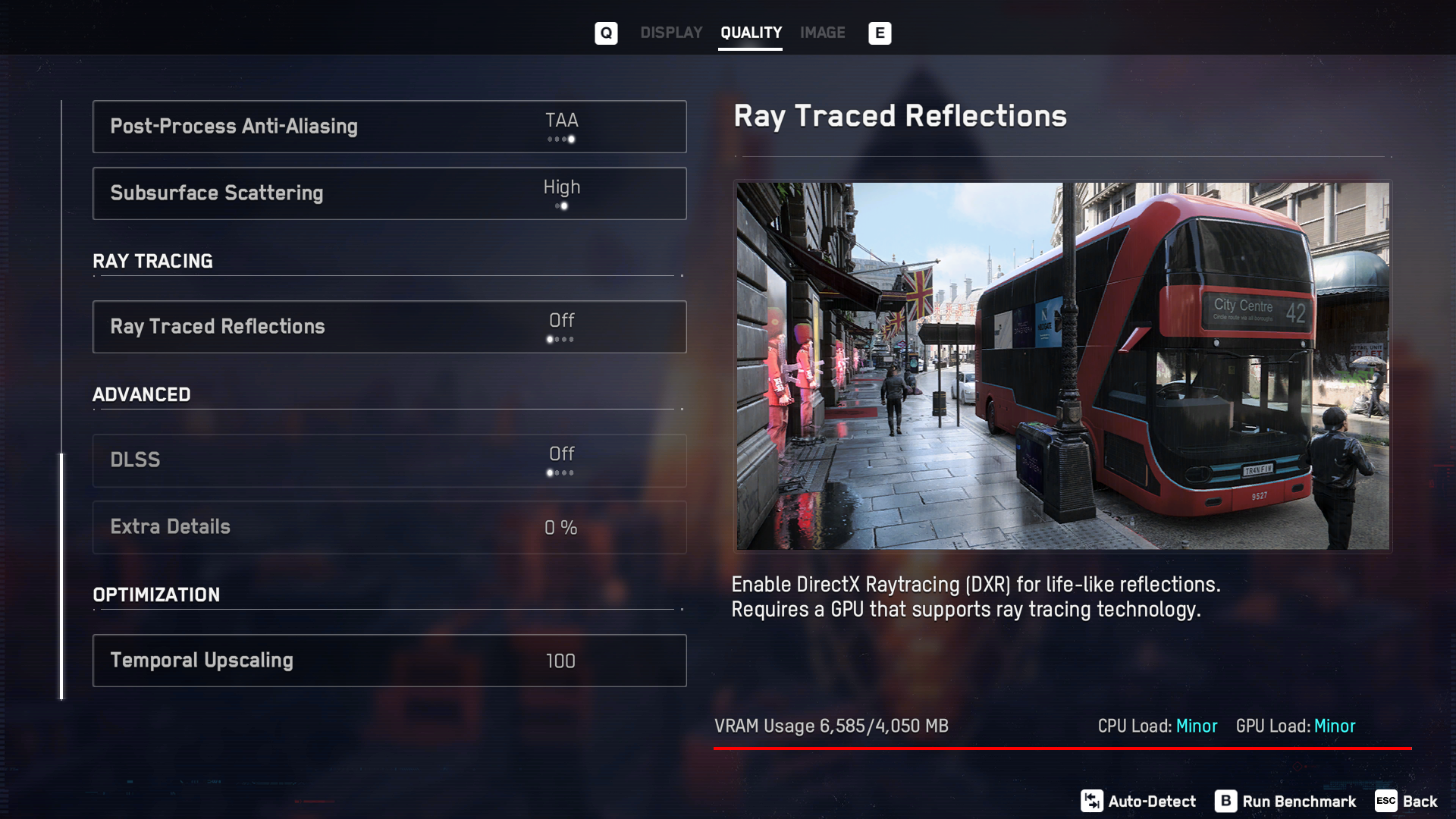Screen dimensions: 1456x819
Task: Select the Ray Traced Reflections option
Action: (x=389, y=327)
